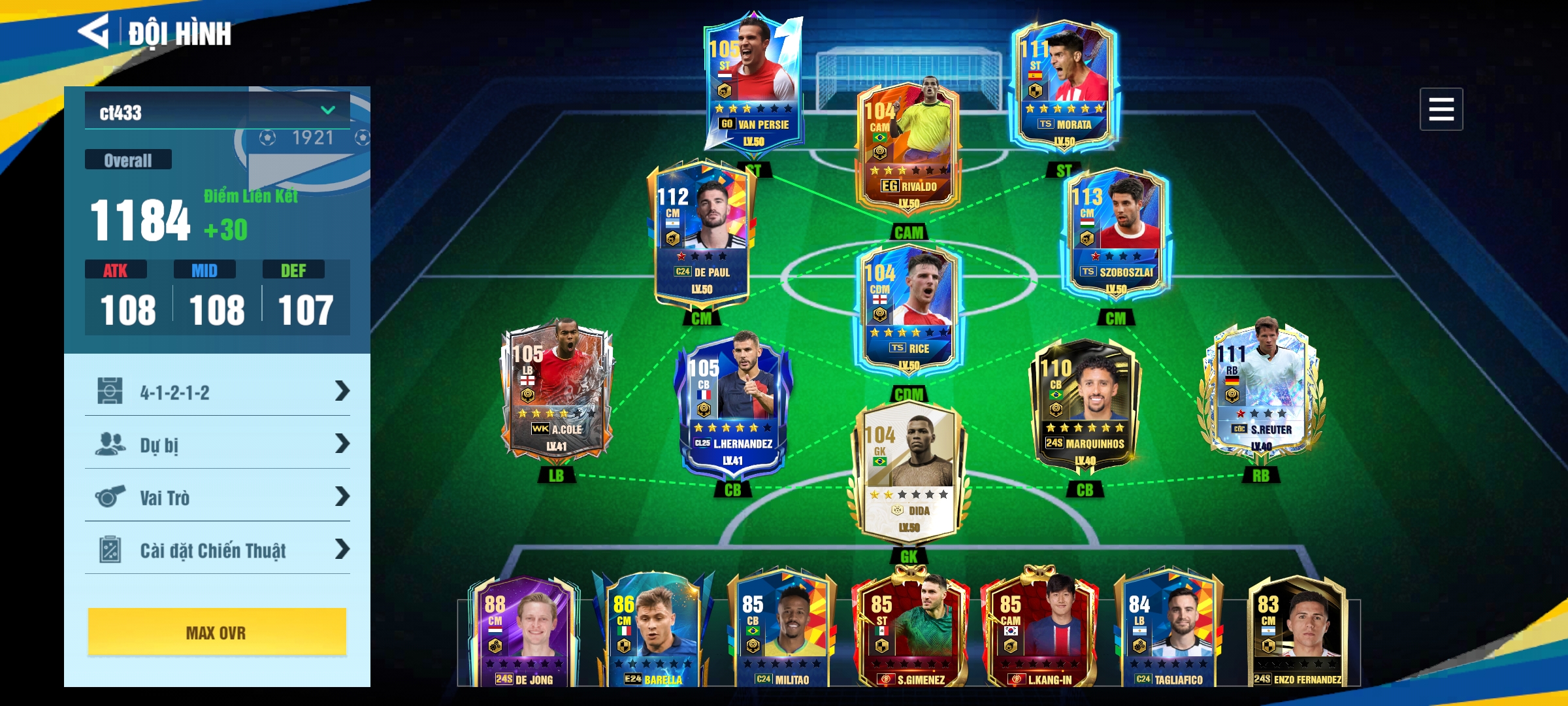
Task: Select the Marquinhos centre back card
Action: tap(1085, 405)
